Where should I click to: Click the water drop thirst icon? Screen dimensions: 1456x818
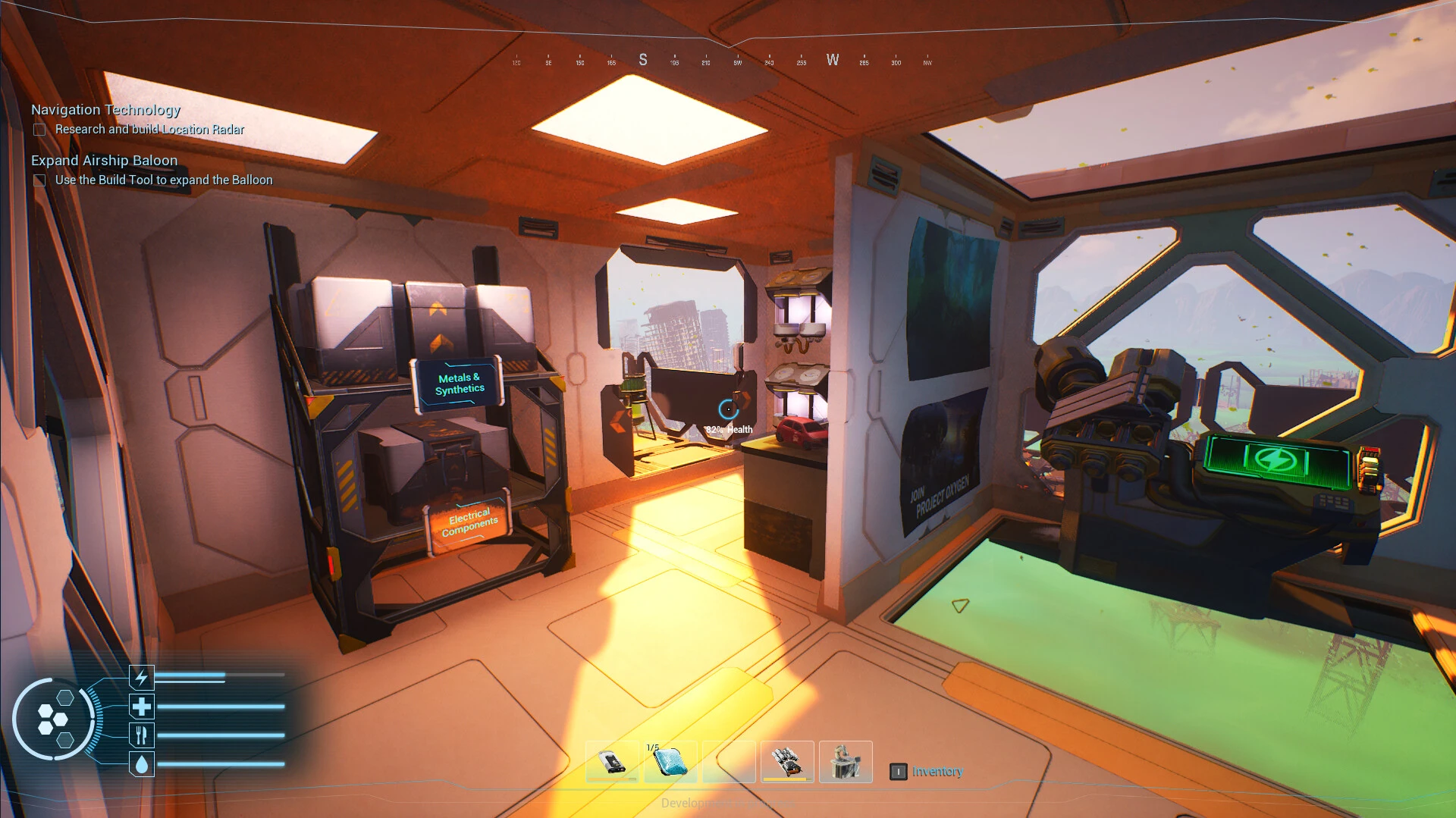coord(142,764)
